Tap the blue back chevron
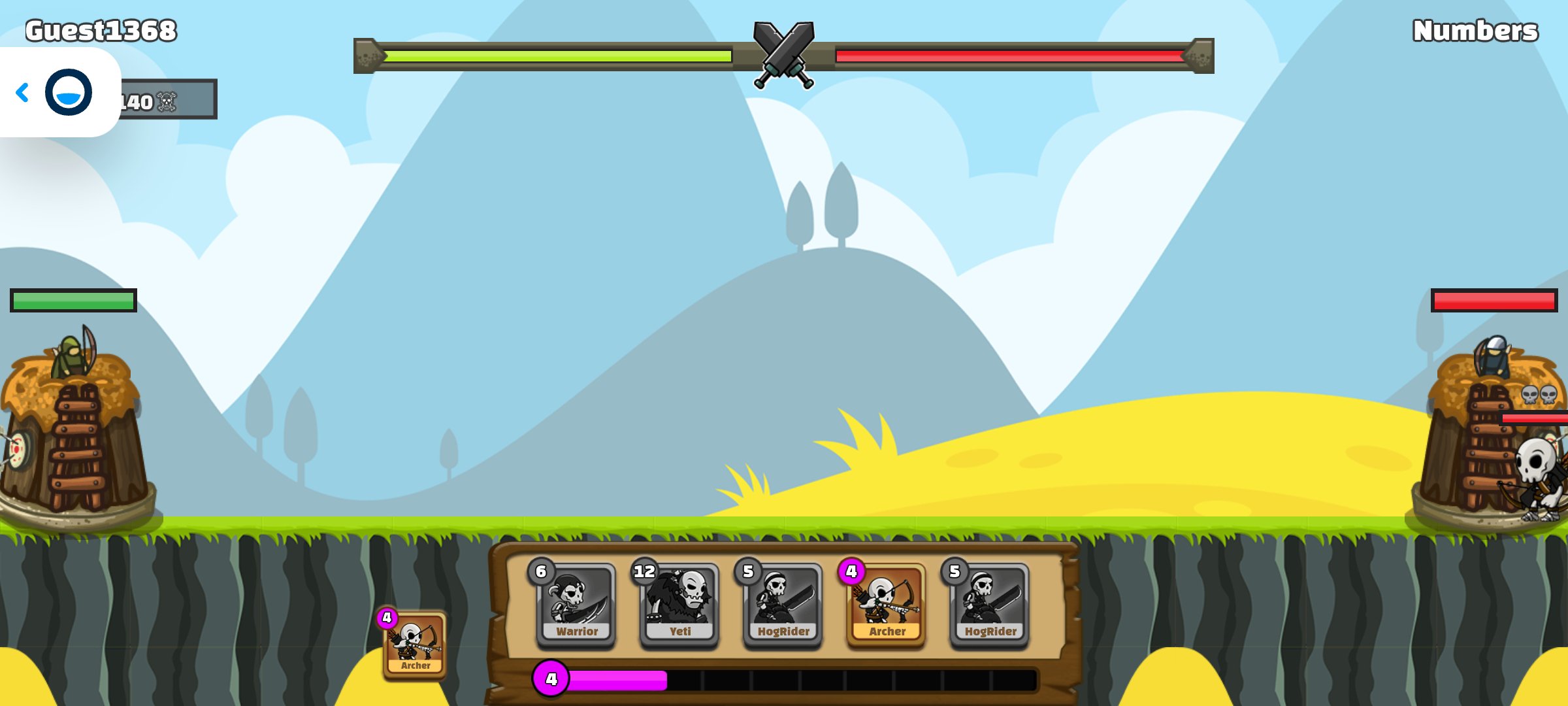 click(24, 93)
